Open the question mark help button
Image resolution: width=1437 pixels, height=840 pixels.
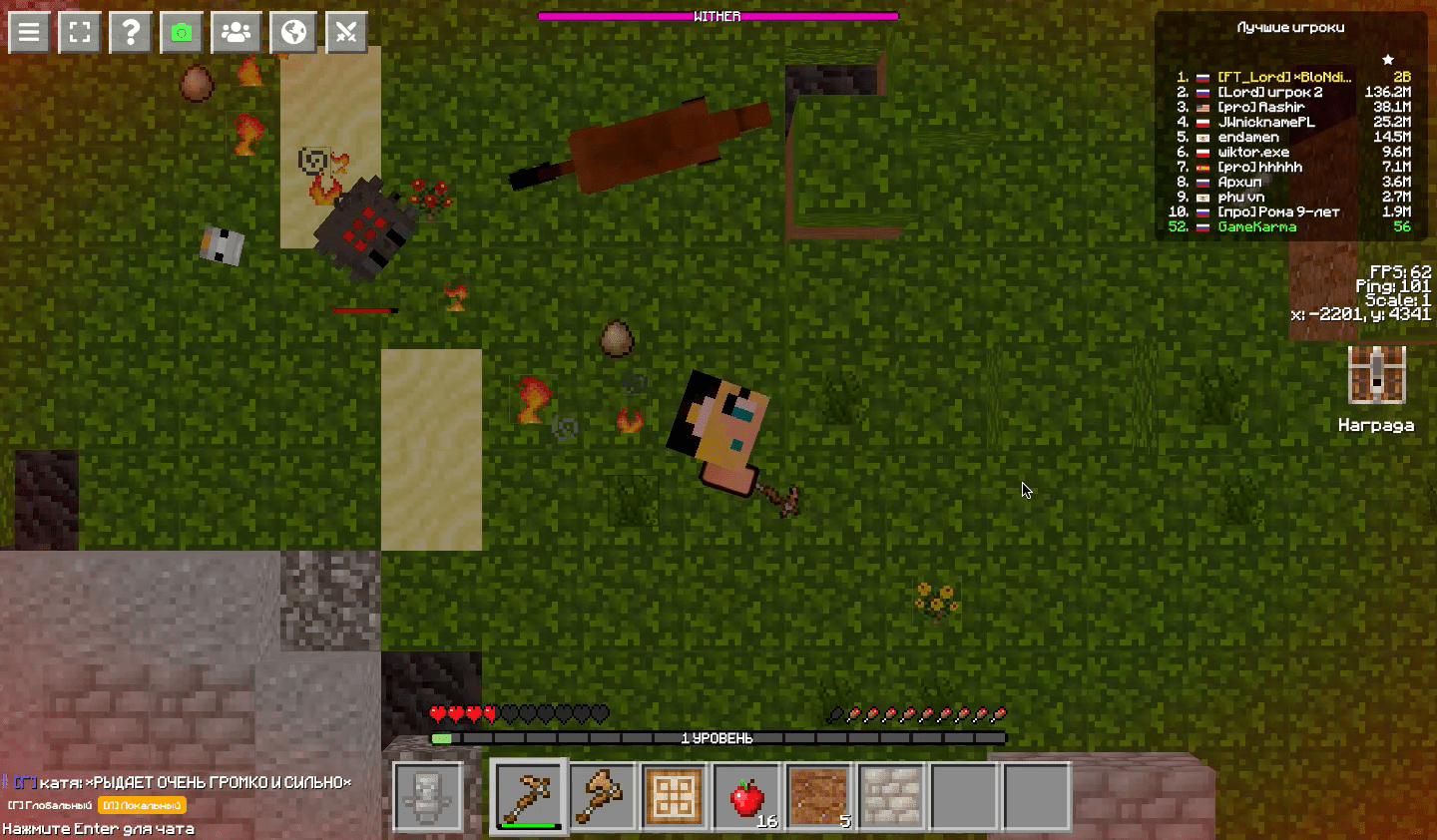tap(131, 32)
